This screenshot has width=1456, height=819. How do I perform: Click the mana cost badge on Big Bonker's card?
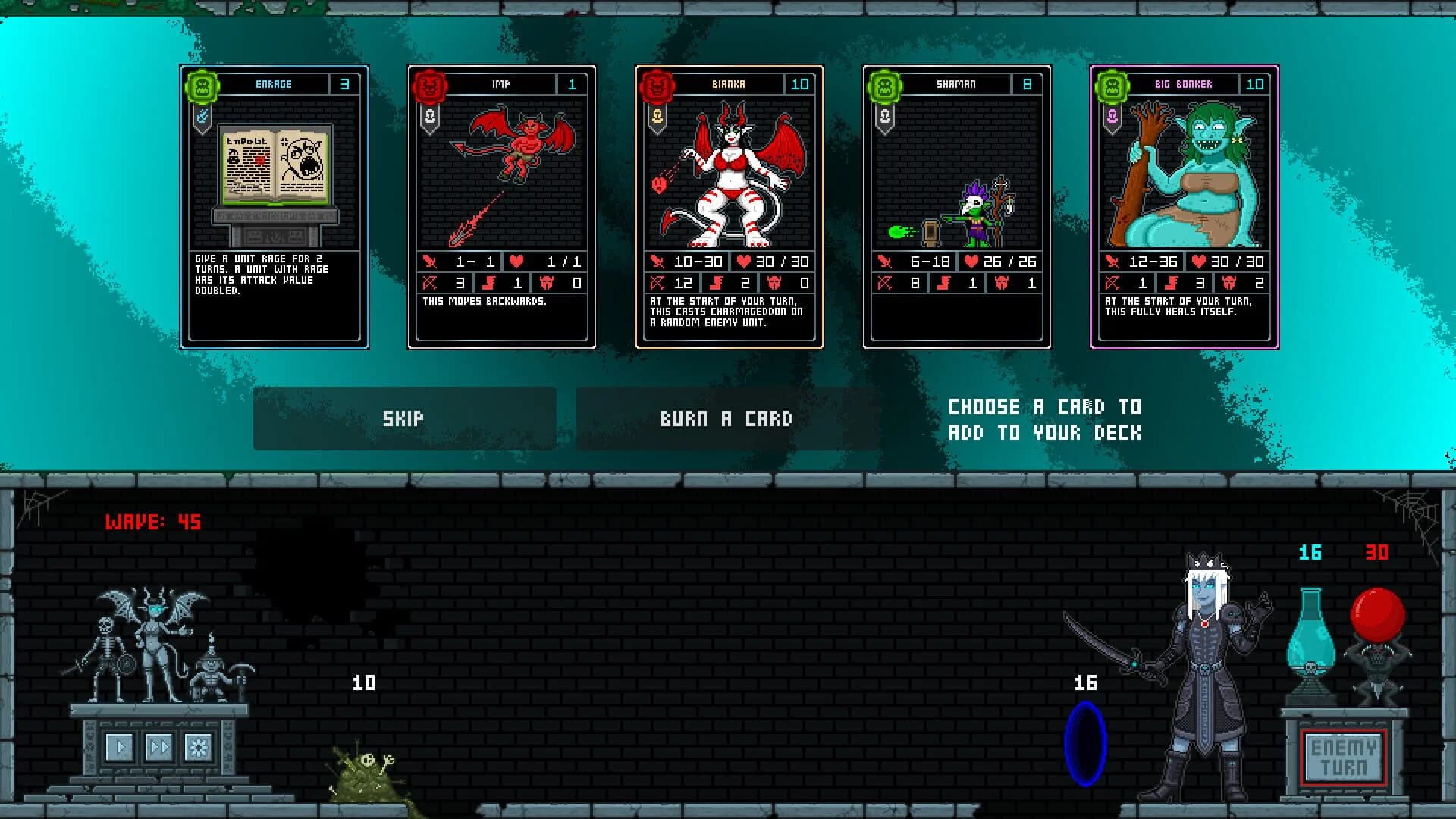tap(1256, 84)
